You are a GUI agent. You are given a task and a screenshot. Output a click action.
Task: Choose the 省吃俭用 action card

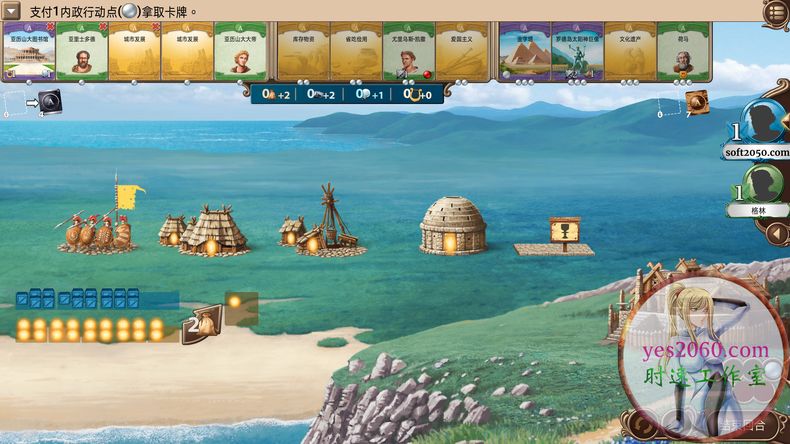pyautogui.click(x=355, y=52)
